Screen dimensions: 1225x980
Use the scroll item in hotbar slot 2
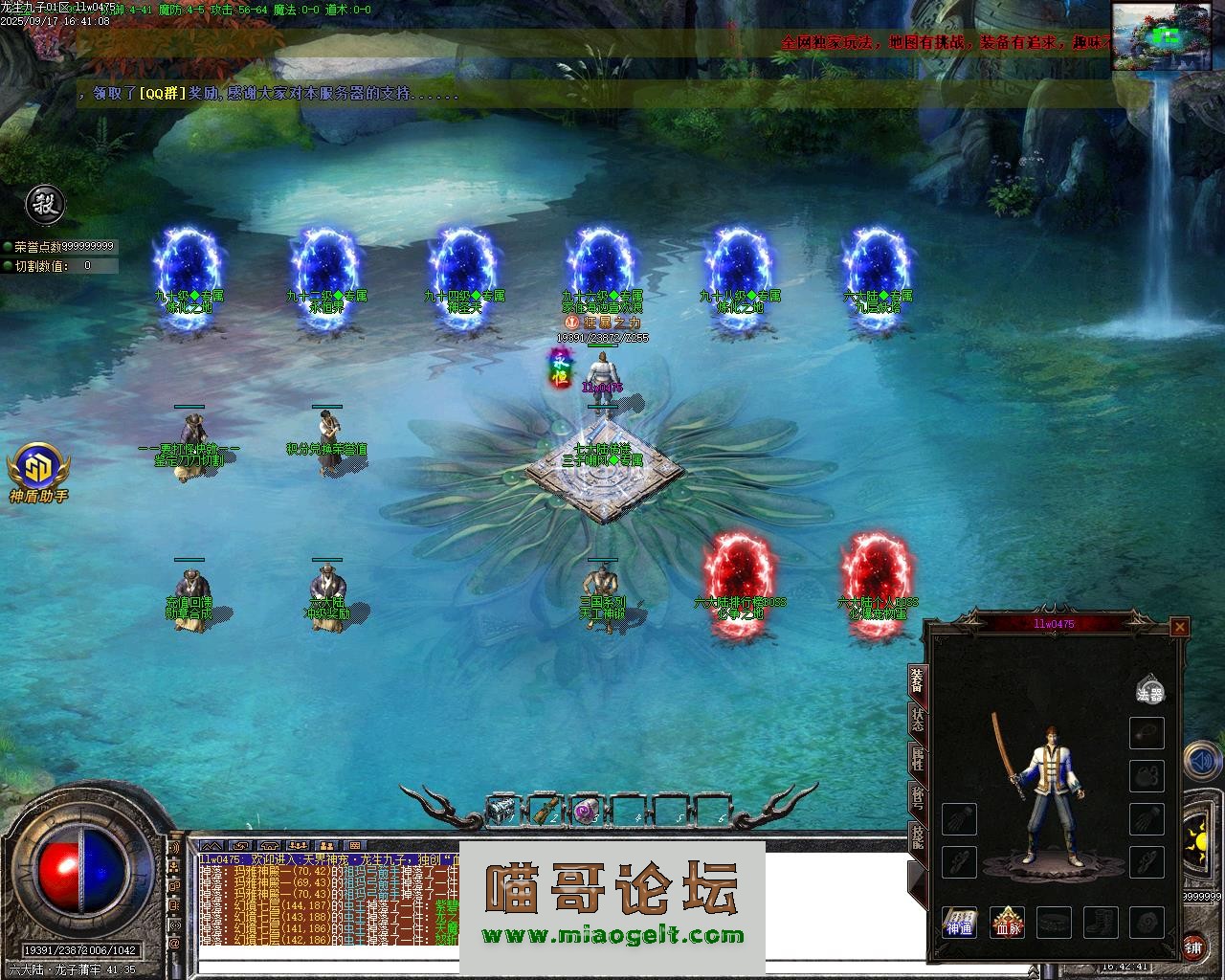pos(545,811)
